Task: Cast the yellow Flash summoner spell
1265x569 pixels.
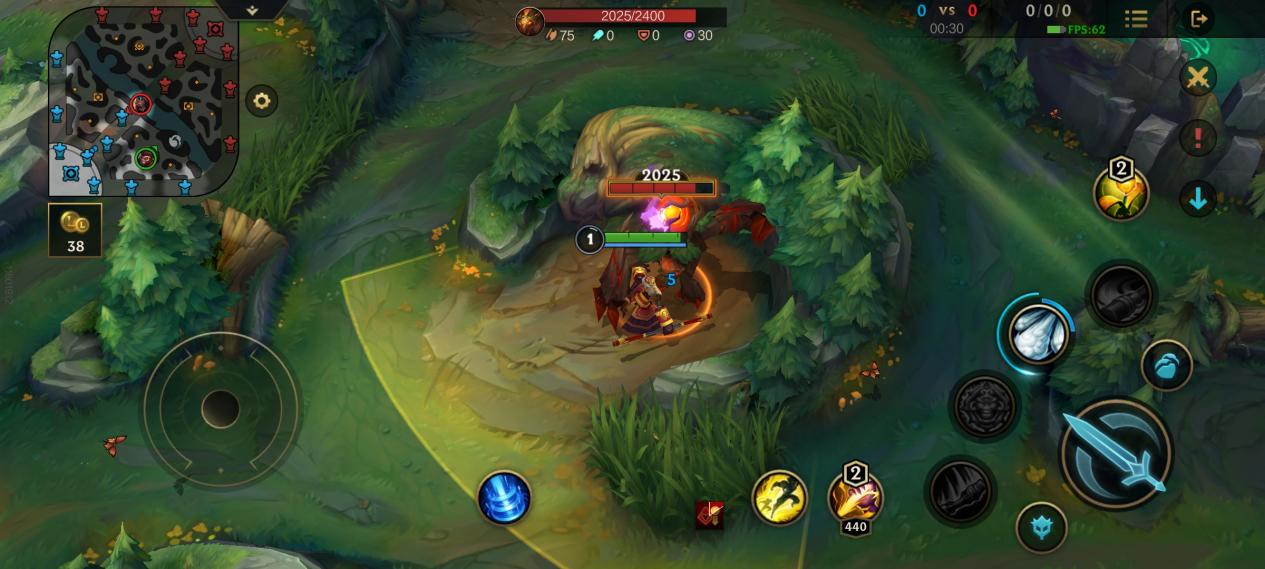Action: (779, 497)
